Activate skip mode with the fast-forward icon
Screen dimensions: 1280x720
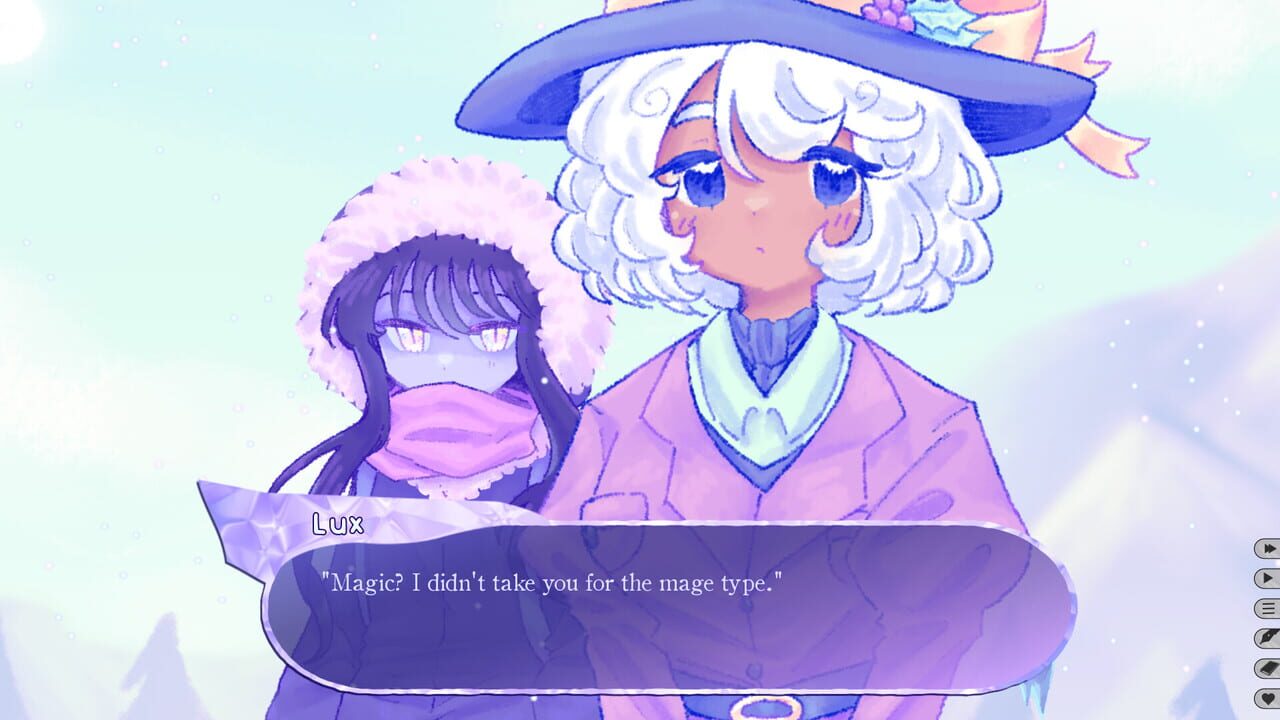(x=1268, y=548)
